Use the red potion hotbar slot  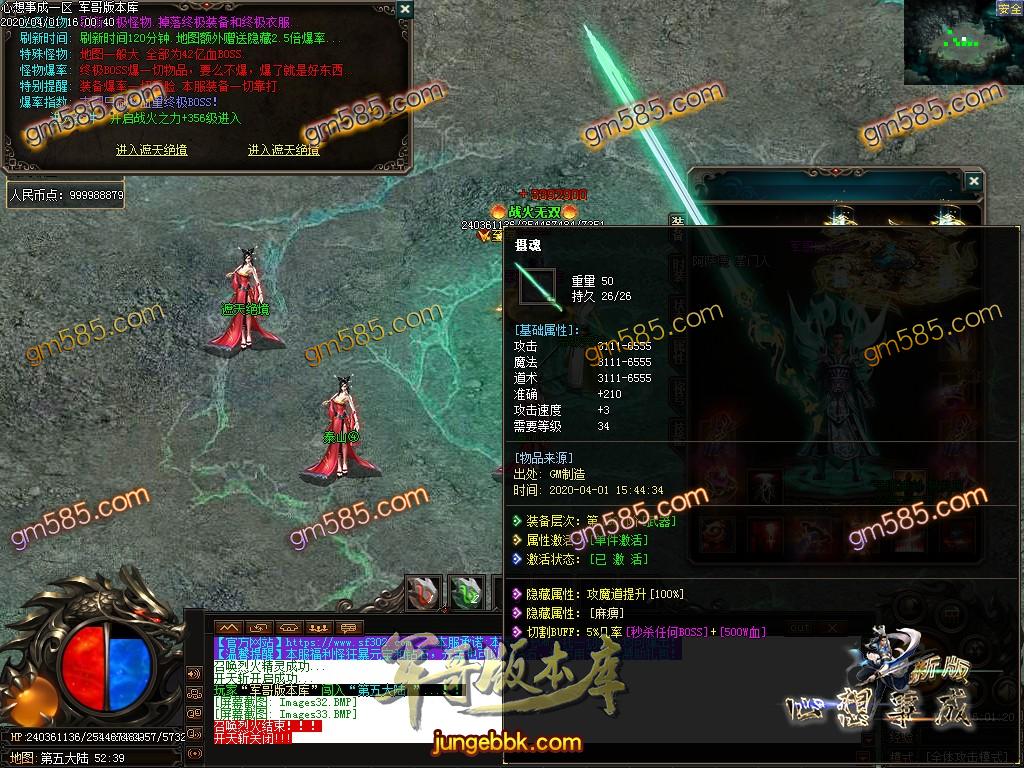(424, 592)
